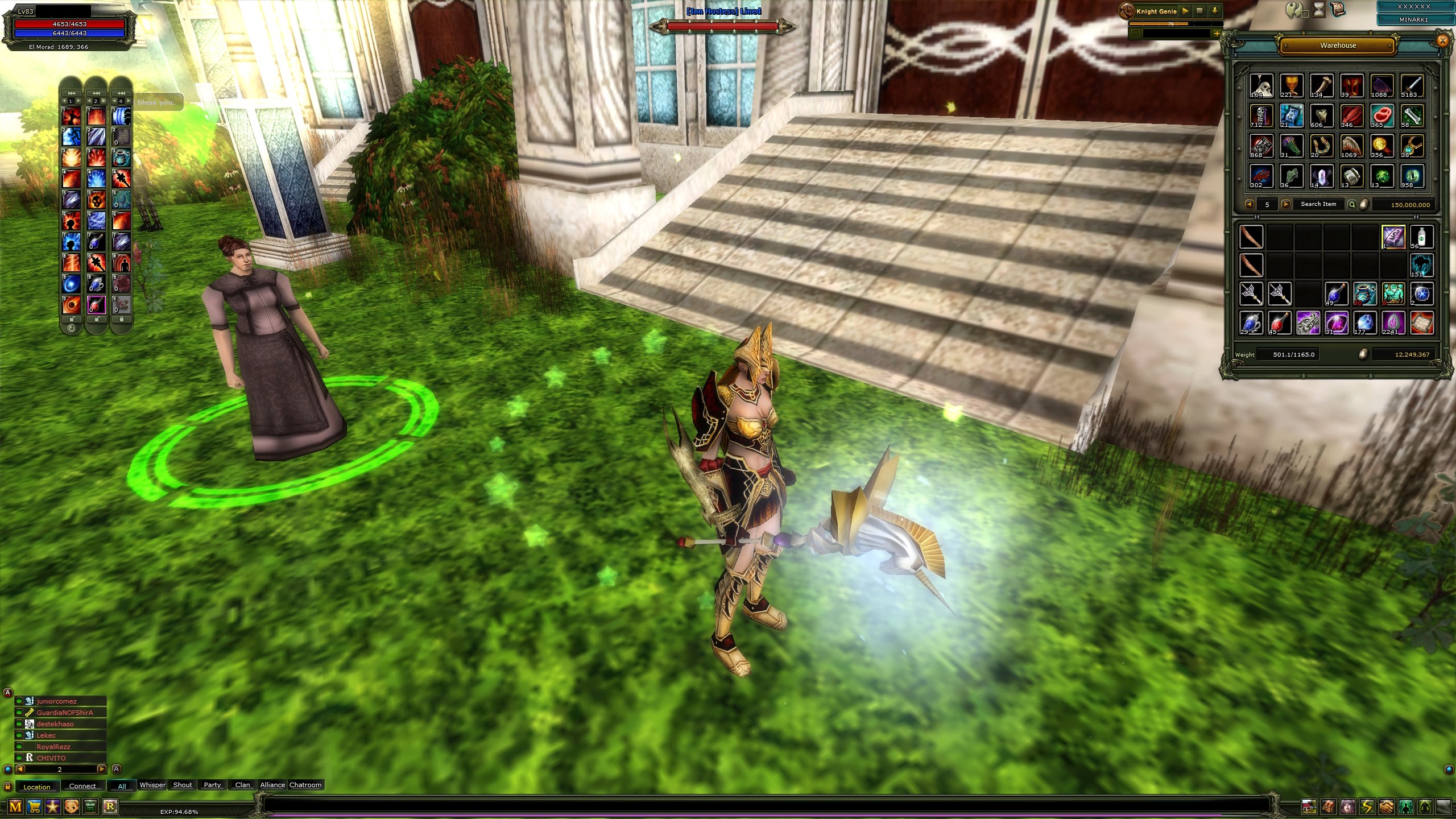Screen dimensions: 1456x819
Task: Open the in-game item shop cart icon
Action: click(x=34, y=806)
